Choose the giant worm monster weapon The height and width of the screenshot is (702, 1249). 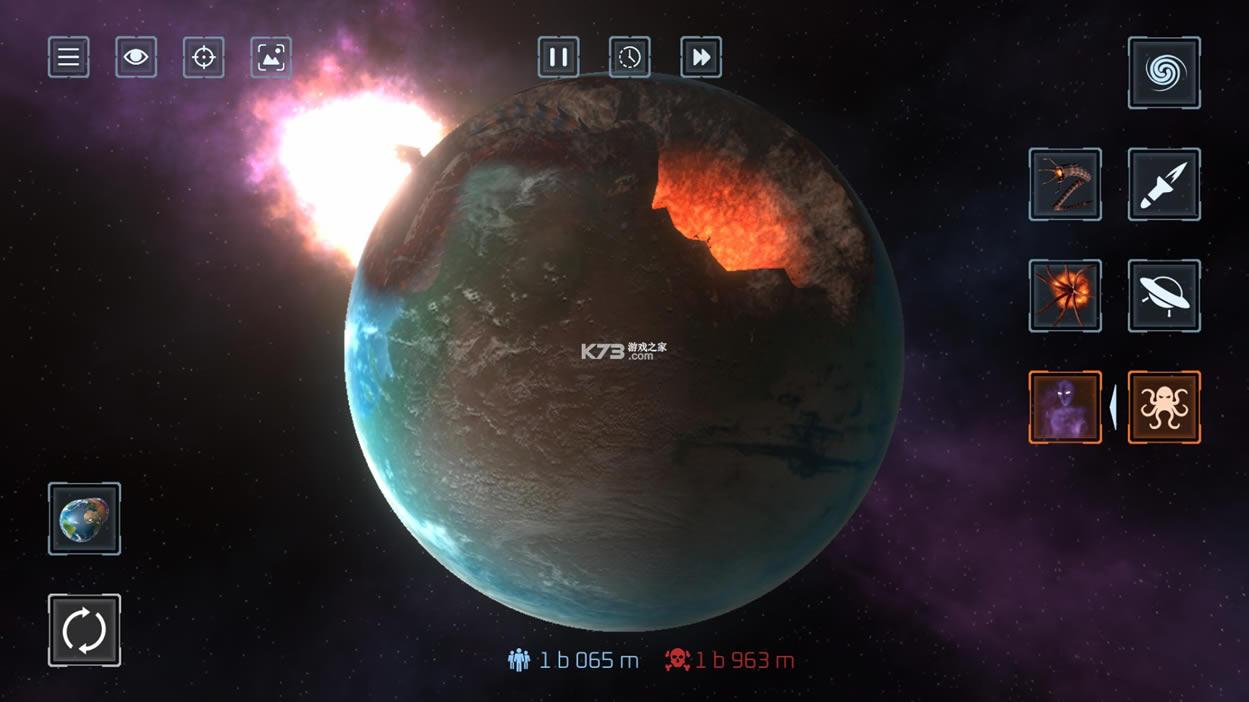pyautogui.click(x=1065, y=185)
